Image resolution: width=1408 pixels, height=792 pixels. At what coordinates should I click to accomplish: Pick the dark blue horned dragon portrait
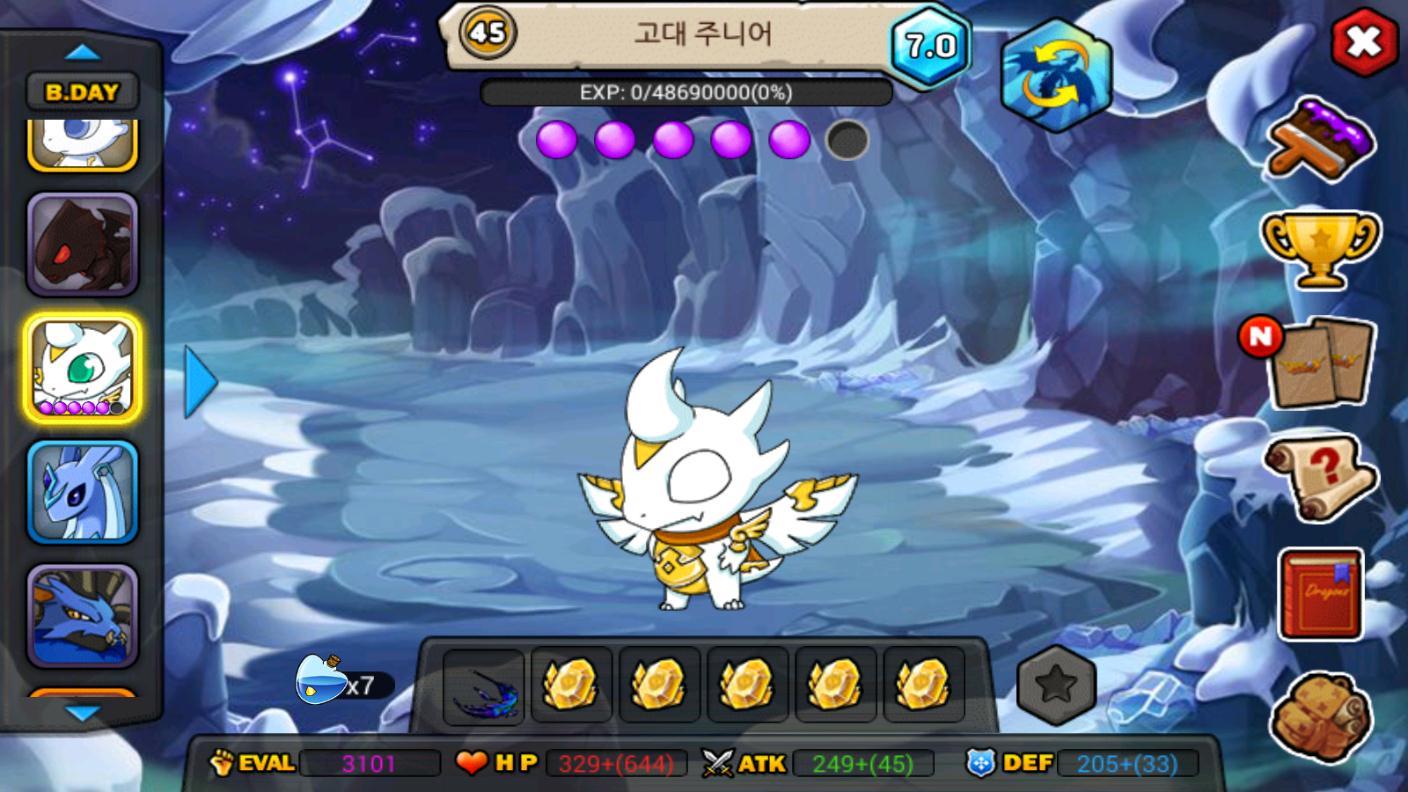pyautogui.click(x=82, y=615)
